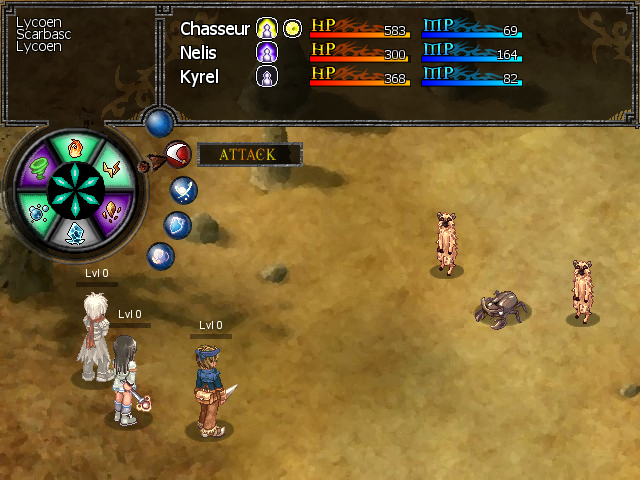Choose the ice crystal element segment

click(76, 232)
